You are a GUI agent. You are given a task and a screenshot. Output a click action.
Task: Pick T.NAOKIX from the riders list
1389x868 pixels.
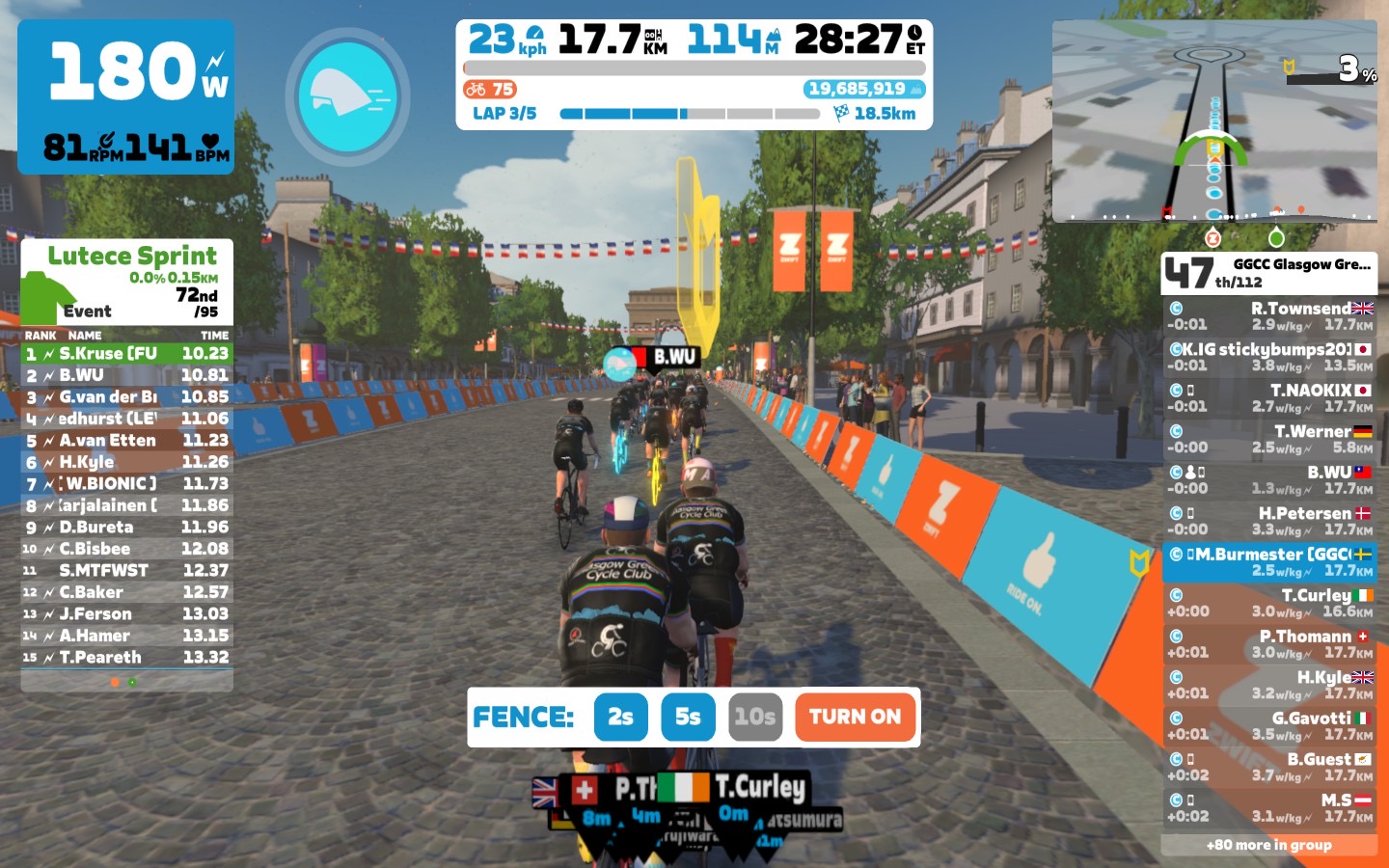pyautogui.click(x=1269, y=398)
